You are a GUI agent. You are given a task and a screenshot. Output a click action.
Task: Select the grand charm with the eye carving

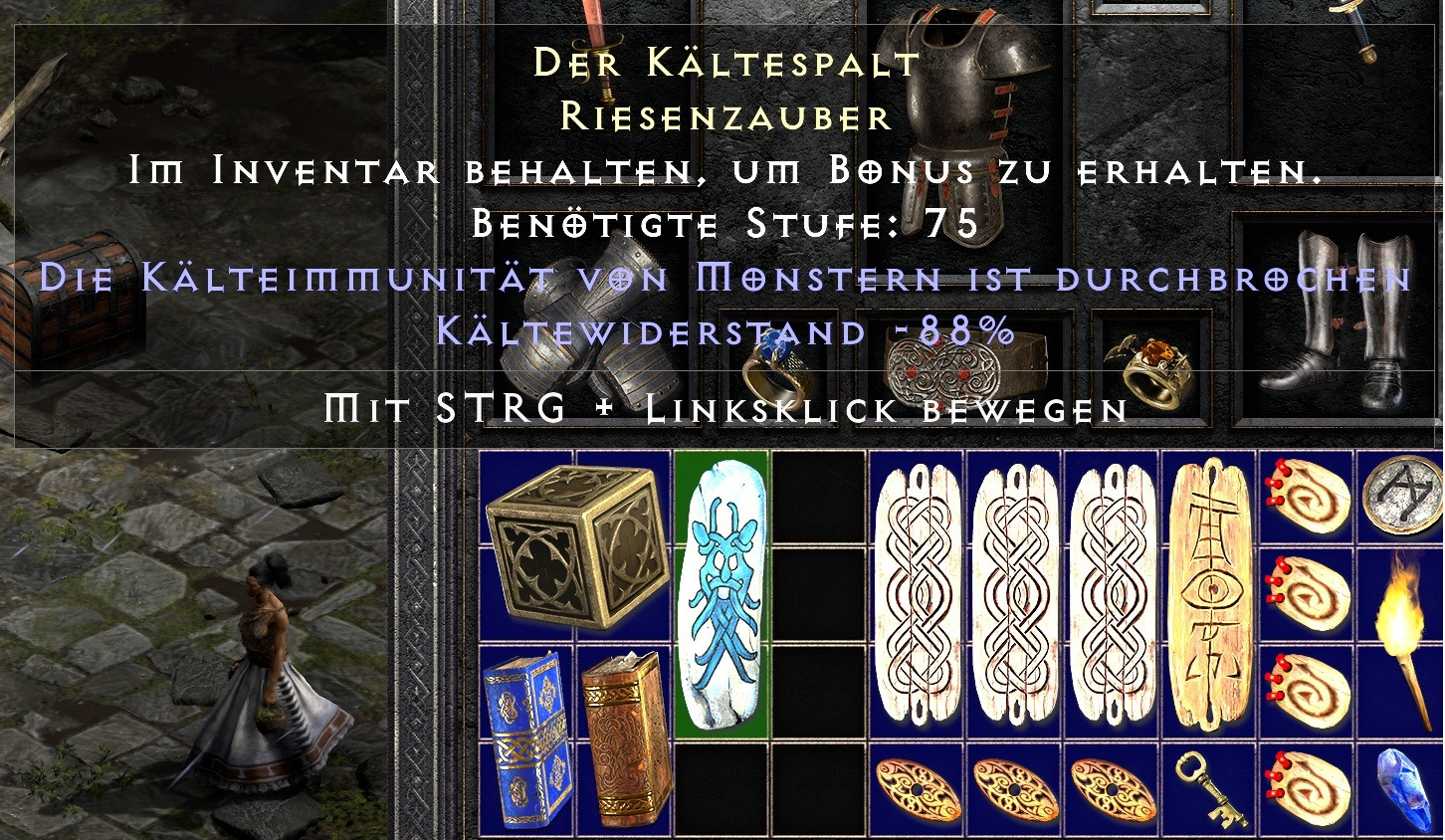tap(1207, 592)
